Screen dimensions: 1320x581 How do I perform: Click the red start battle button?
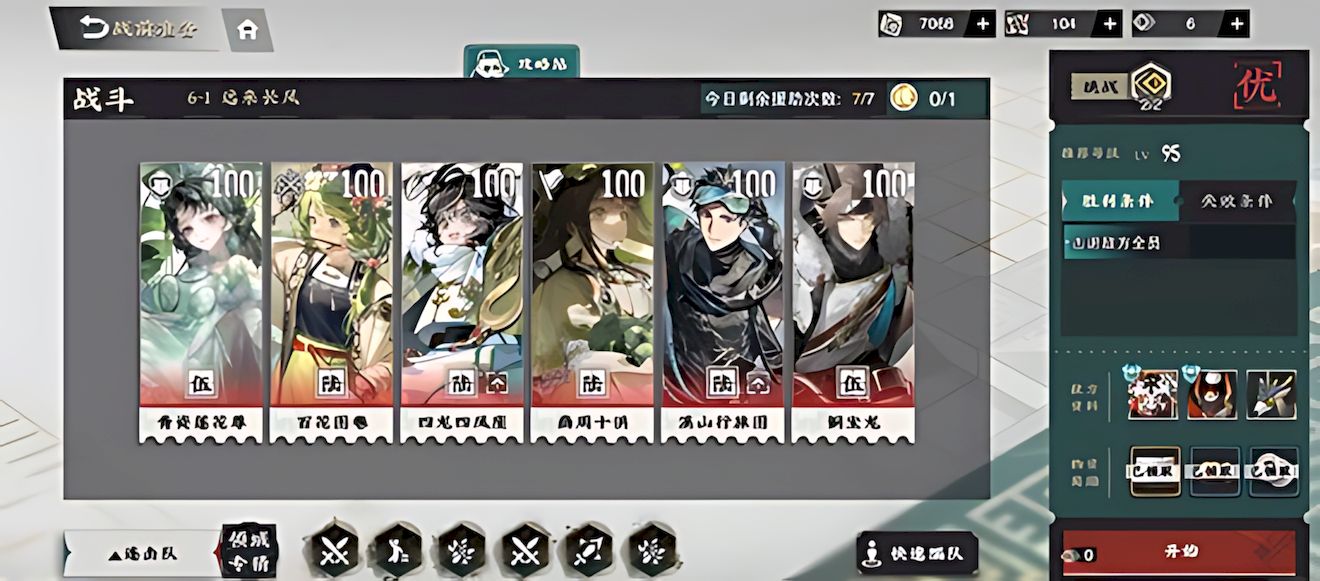point(1180,552)
